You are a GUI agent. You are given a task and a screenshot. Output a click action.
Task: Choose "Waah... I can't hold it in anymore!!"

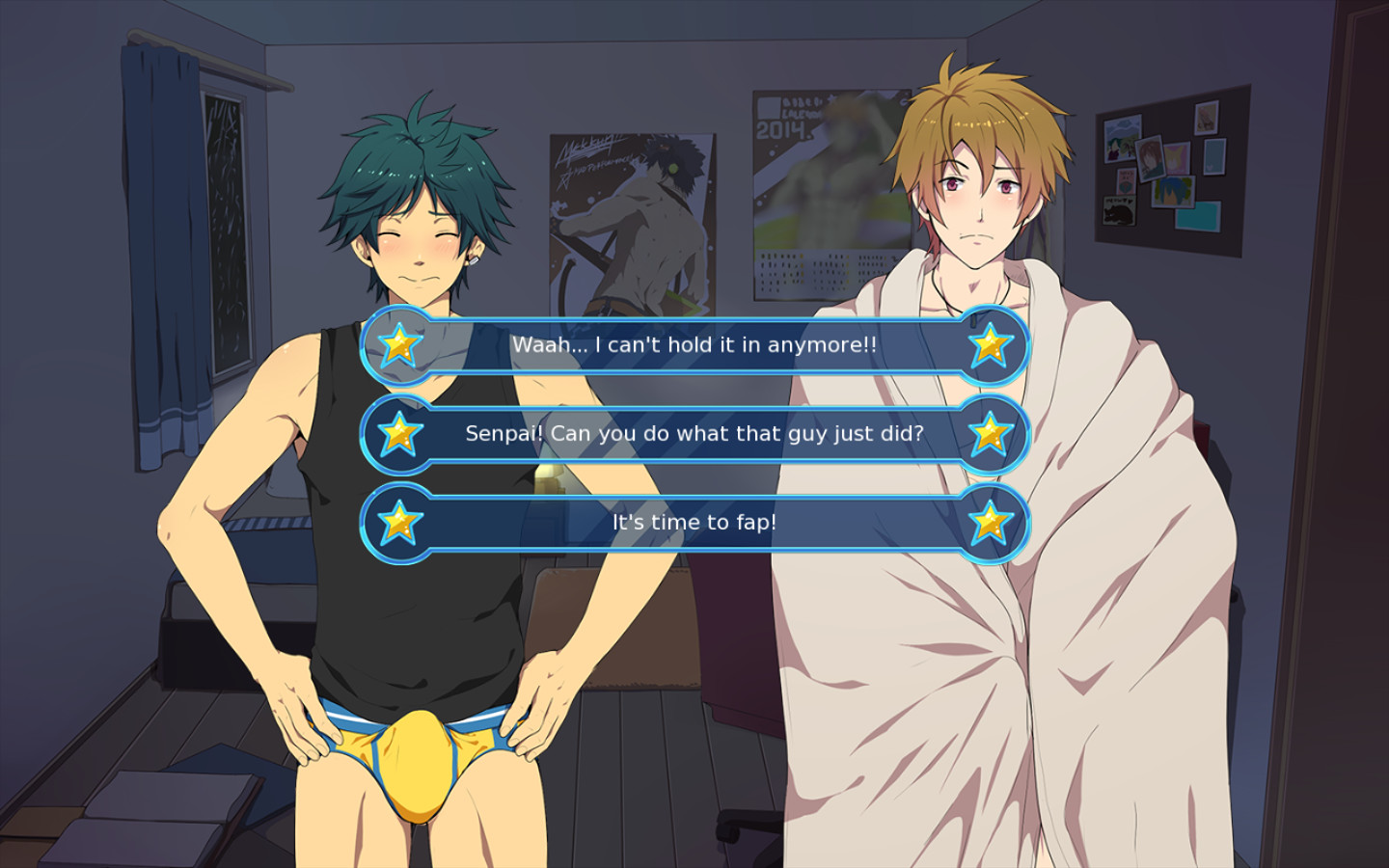[x=694, y=342]
